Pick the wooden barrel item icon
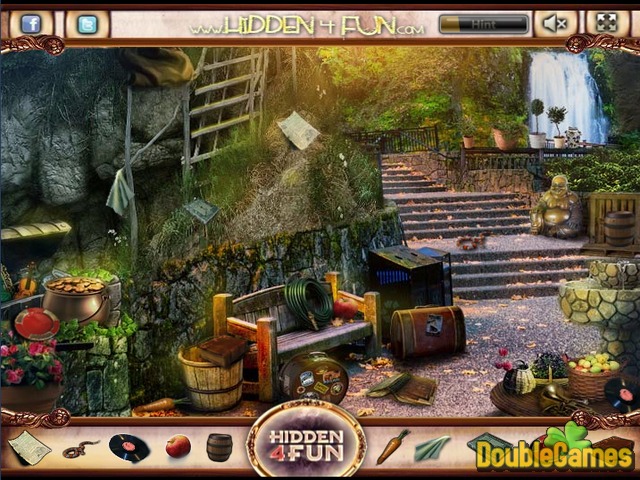640x480 pixels. pos(220,447)
